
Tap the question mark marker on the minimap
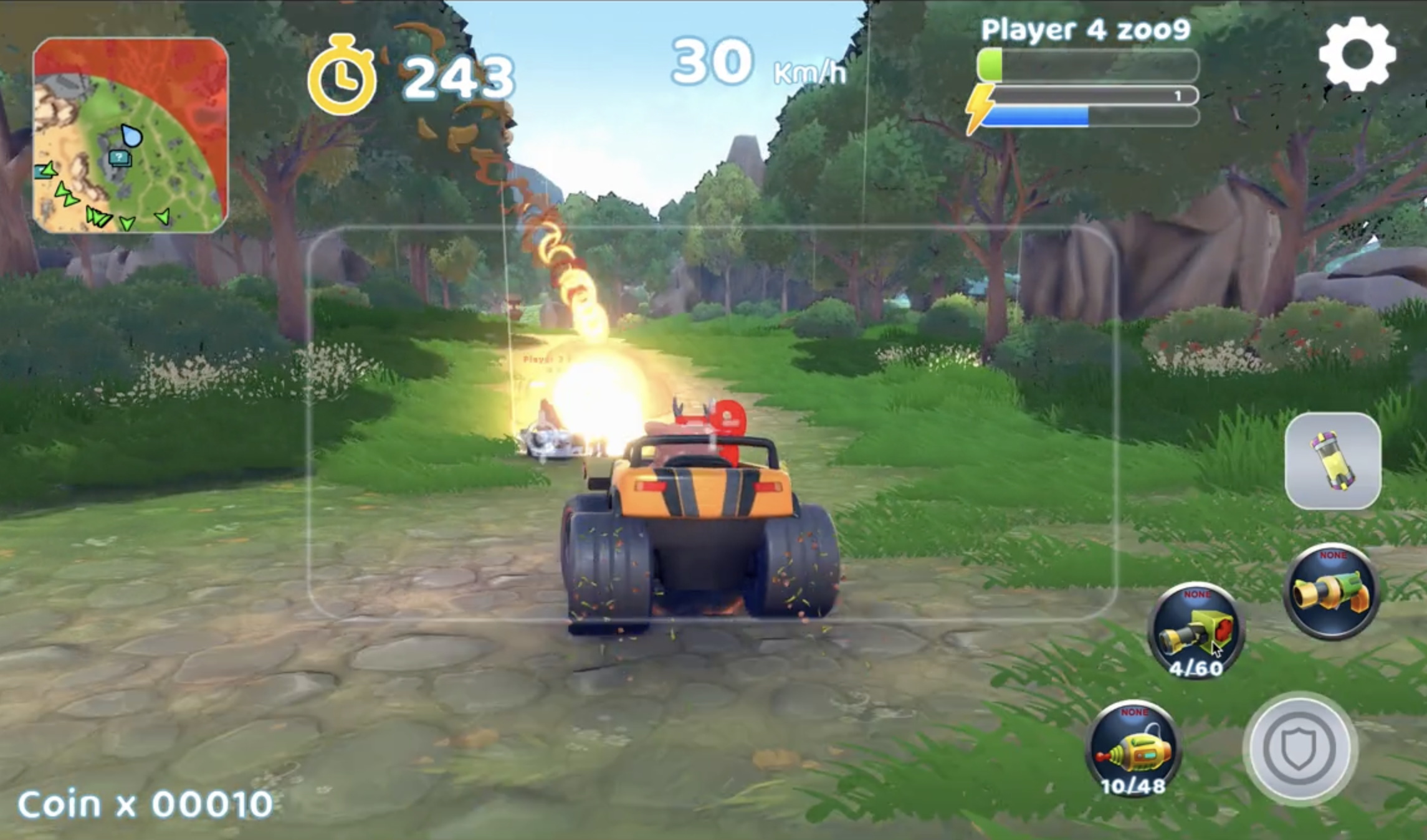118,157
